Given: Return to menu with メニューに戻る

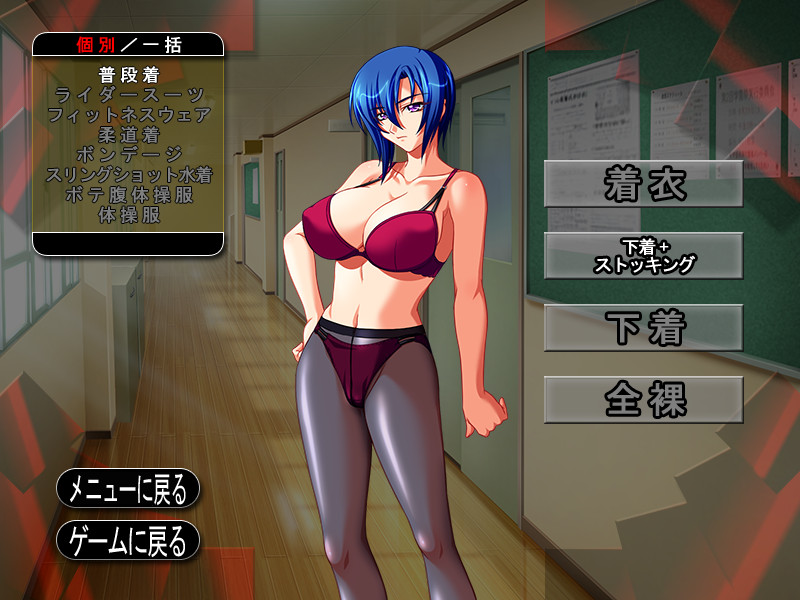Looking at the screenshot, I should point(128,489).
